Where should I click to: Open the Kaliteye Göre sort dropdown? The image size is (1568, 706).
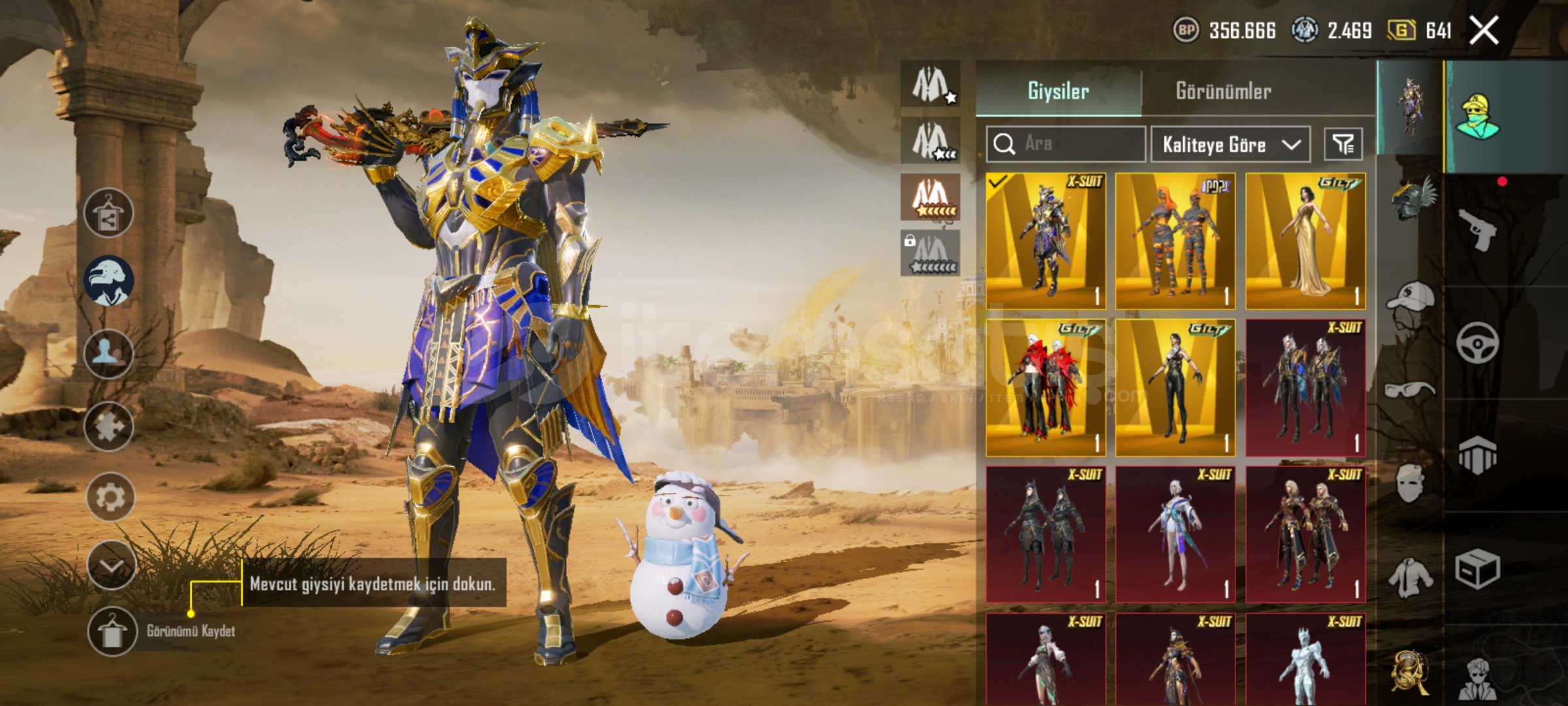(1230, 144)
